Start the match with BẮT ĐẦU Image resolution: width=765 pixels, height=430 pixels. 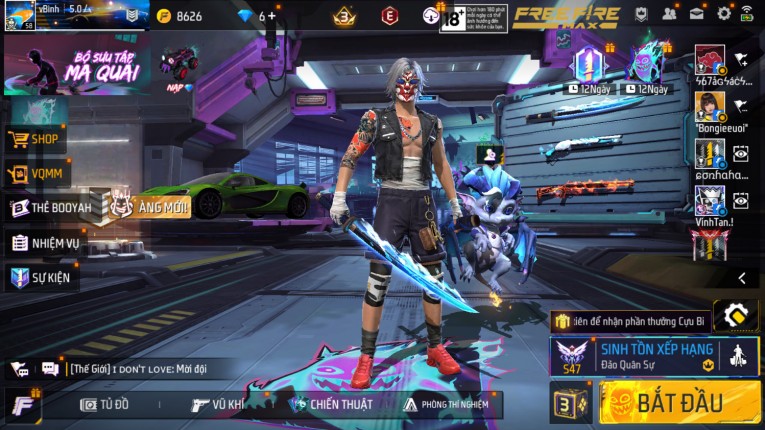click(x=680, y=403)
